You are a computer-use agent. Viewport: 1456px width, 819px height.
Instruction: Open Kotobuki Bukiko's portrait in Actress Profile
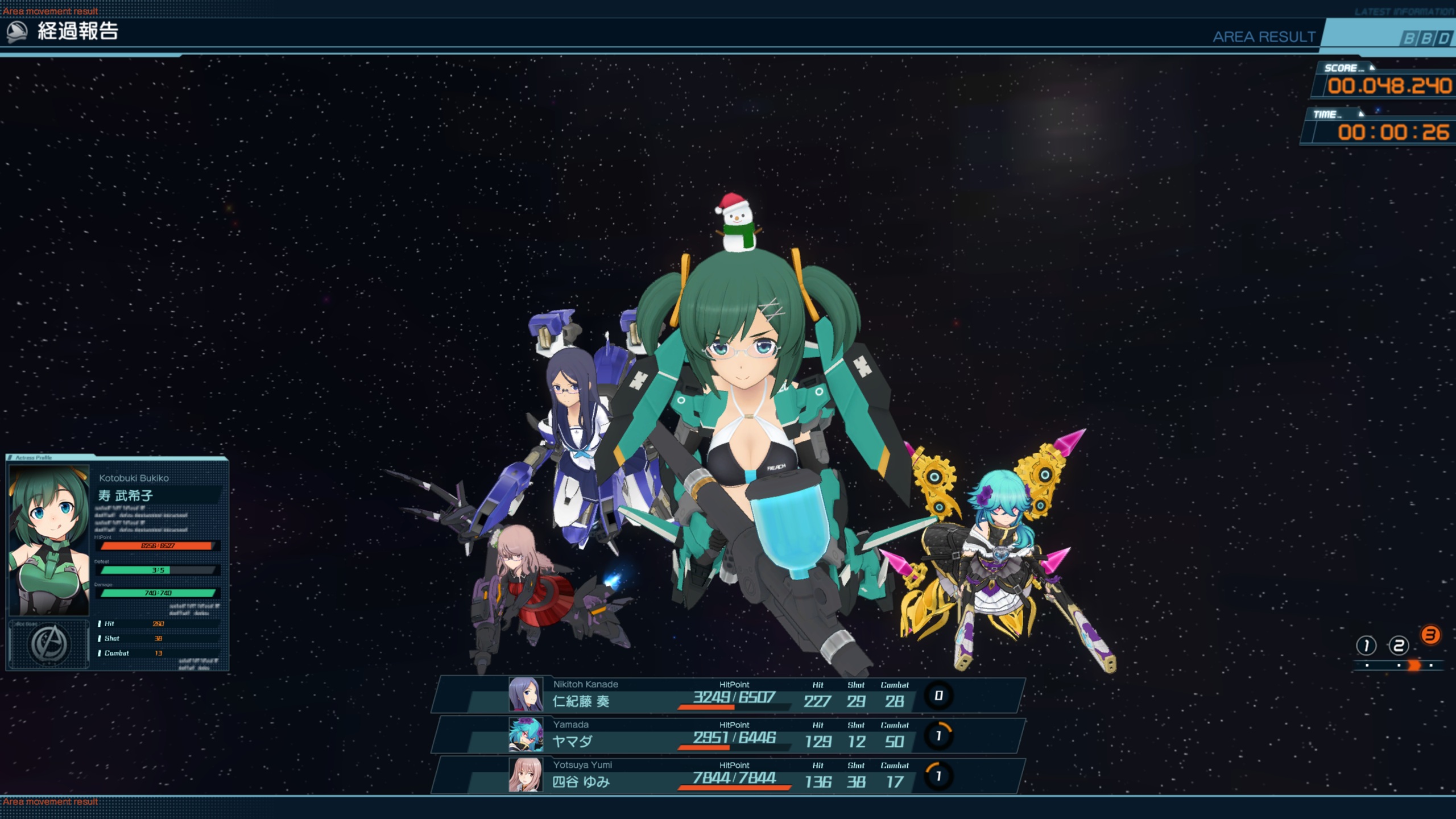point(49,540)
